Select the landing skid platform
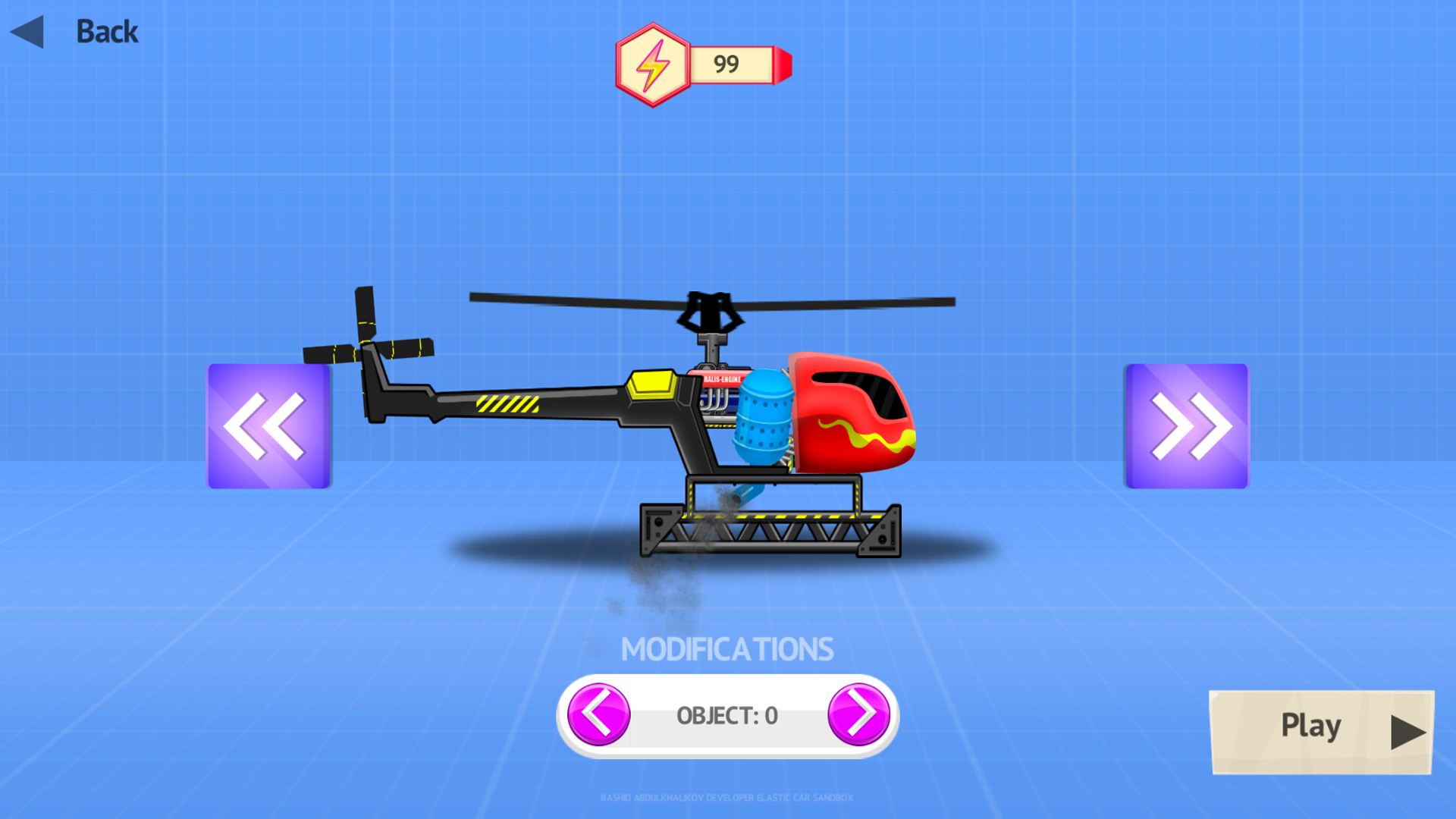Screen dimensions: 1456x819 [x=768, y=531]
